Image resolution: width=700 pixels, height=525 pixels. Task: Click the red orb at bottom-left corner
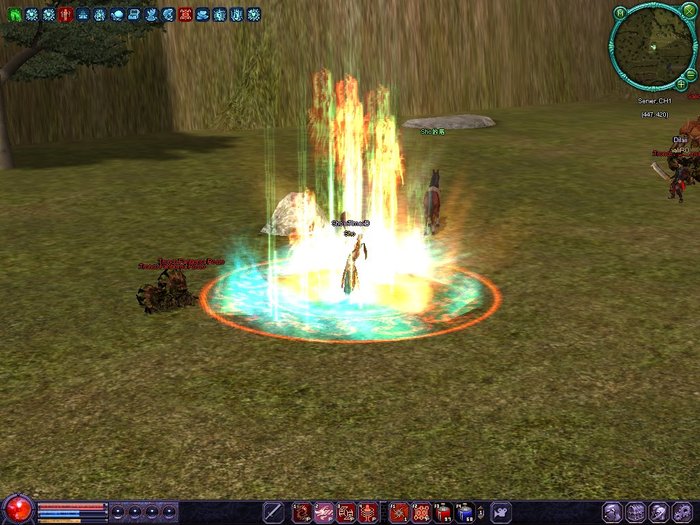click(17, 510)
